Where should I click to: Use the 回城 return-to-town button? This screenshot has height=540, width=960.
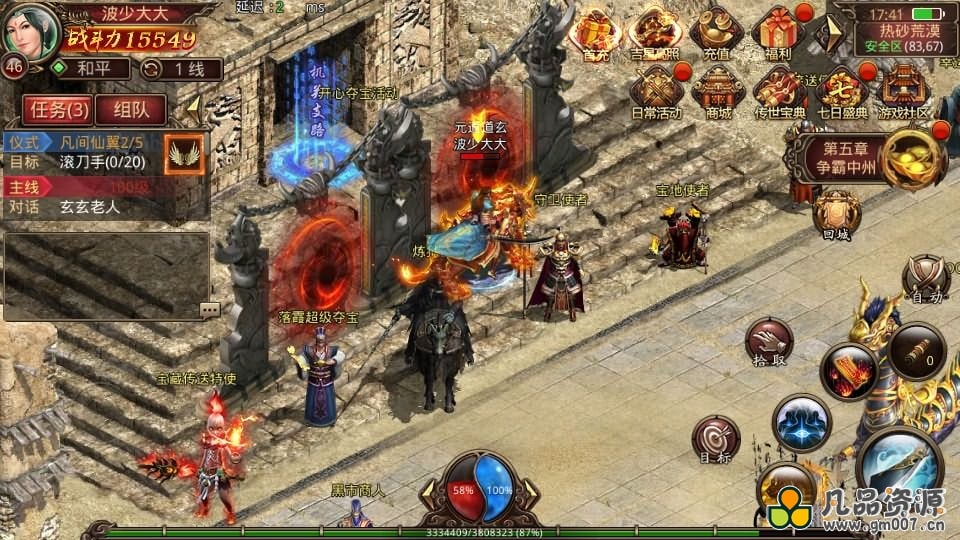836,215
